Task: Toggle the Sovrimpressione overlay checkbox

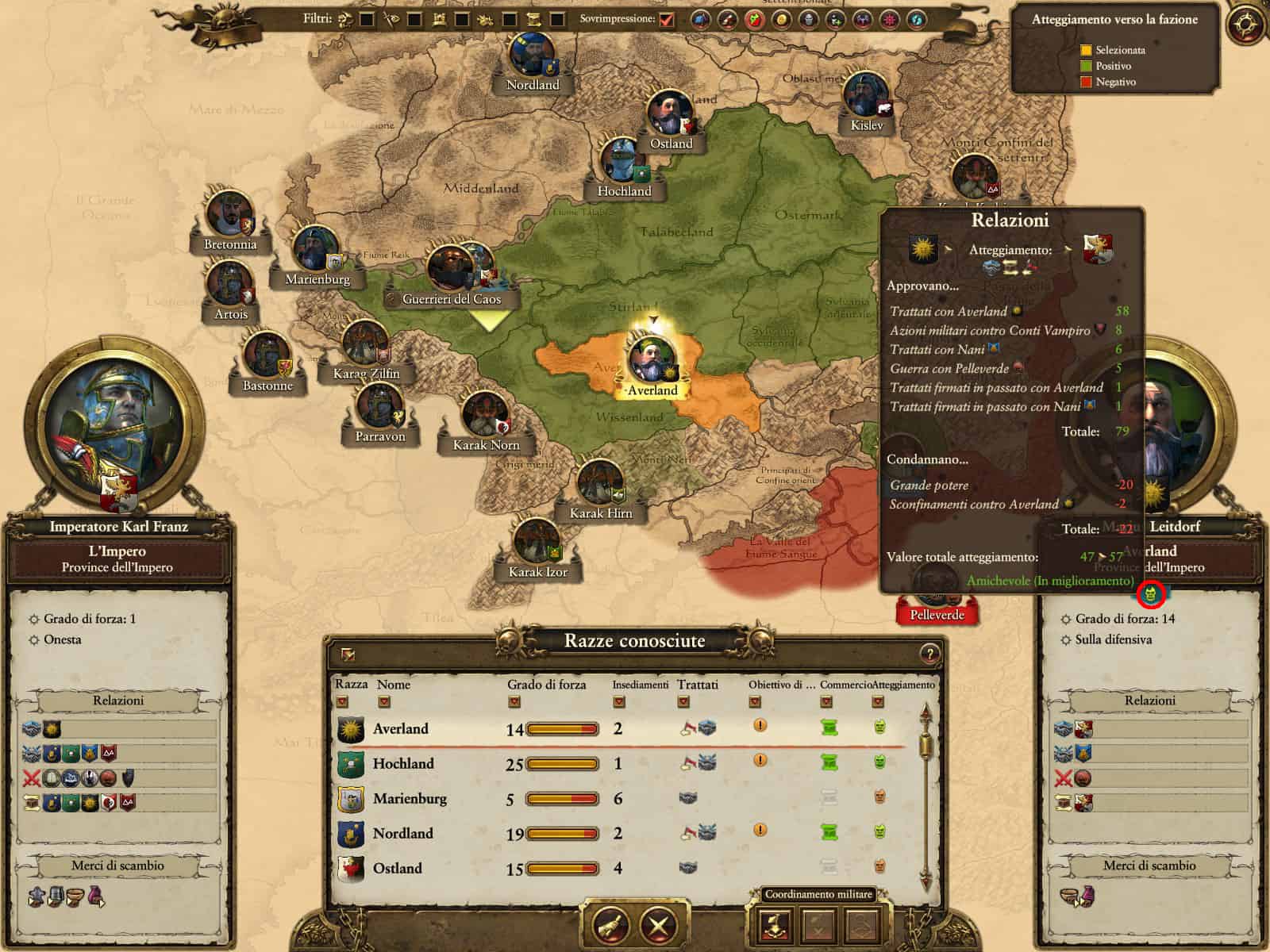Action: [x=667, y=19]
